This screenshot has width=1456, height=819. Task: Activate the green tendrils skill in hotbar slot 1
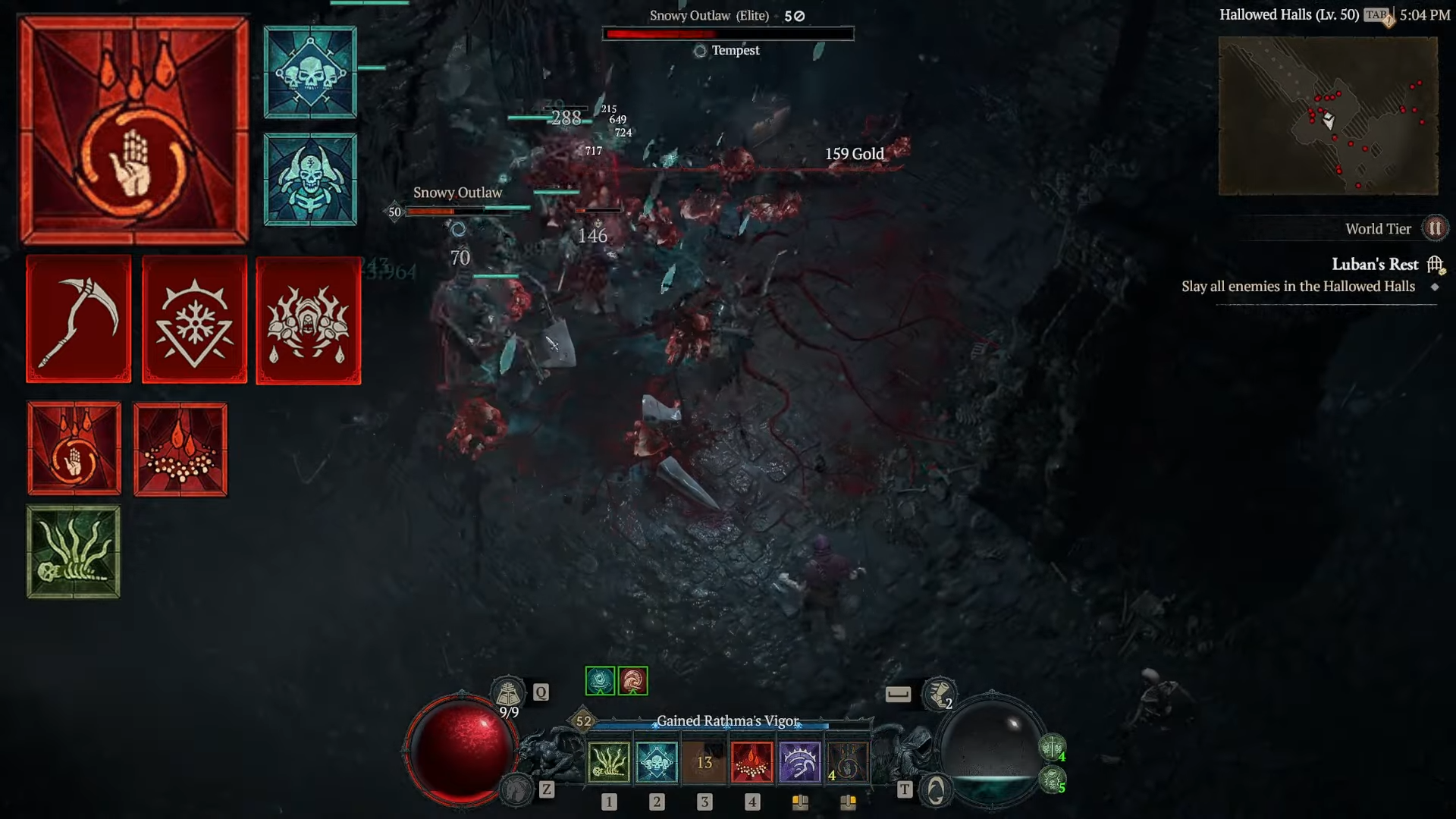(608, 762)
